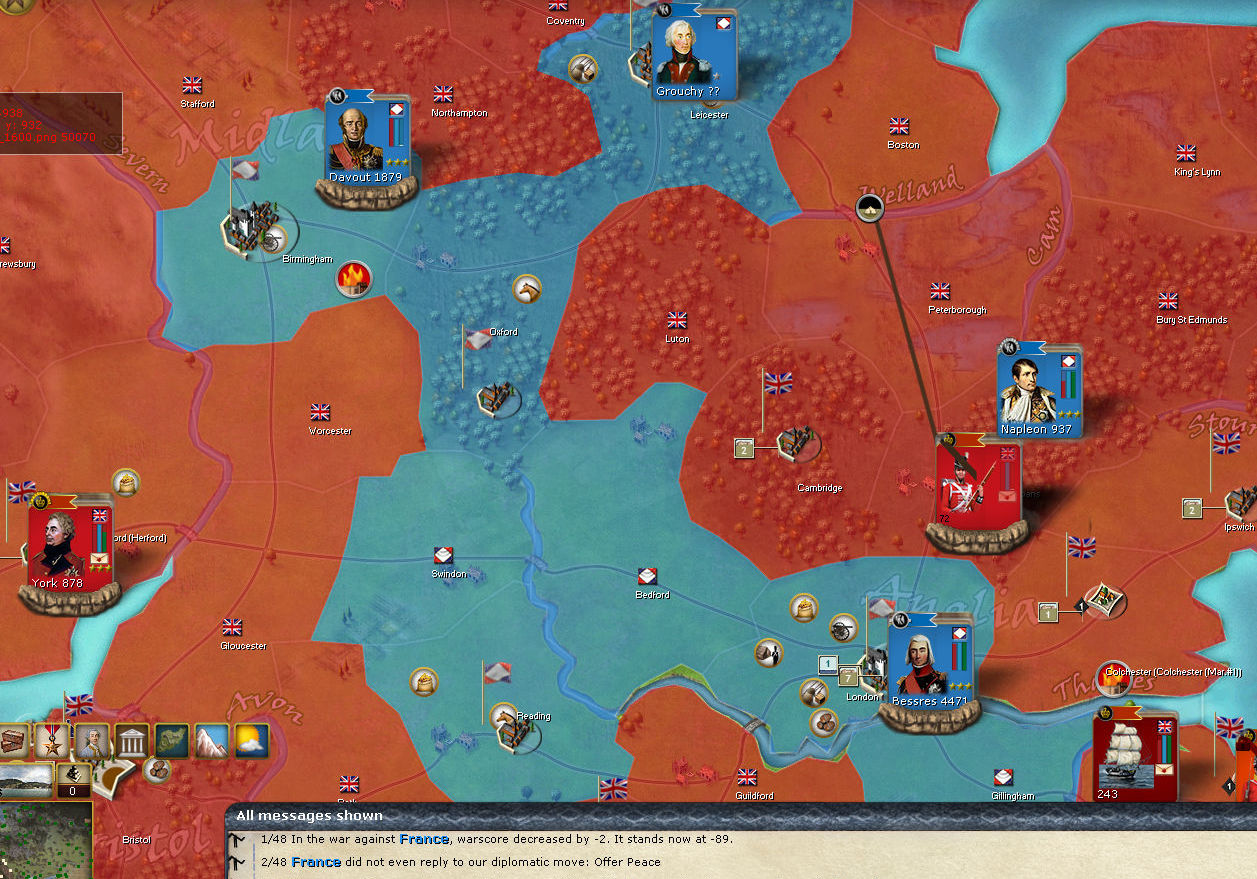Click the landscape region picture panel
This screenshot has width=1257, height=879.
(25, 781)
